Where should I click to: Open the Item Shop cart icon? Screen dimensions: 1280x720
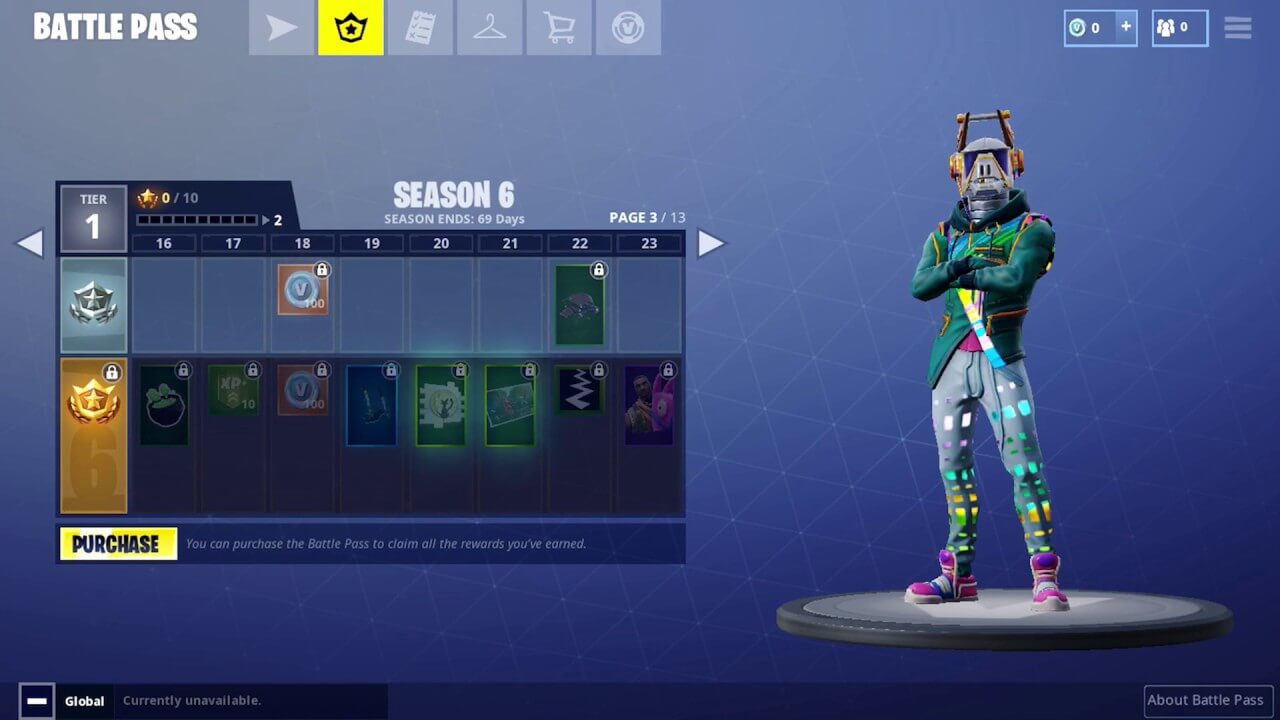click(x=559, y=27)
